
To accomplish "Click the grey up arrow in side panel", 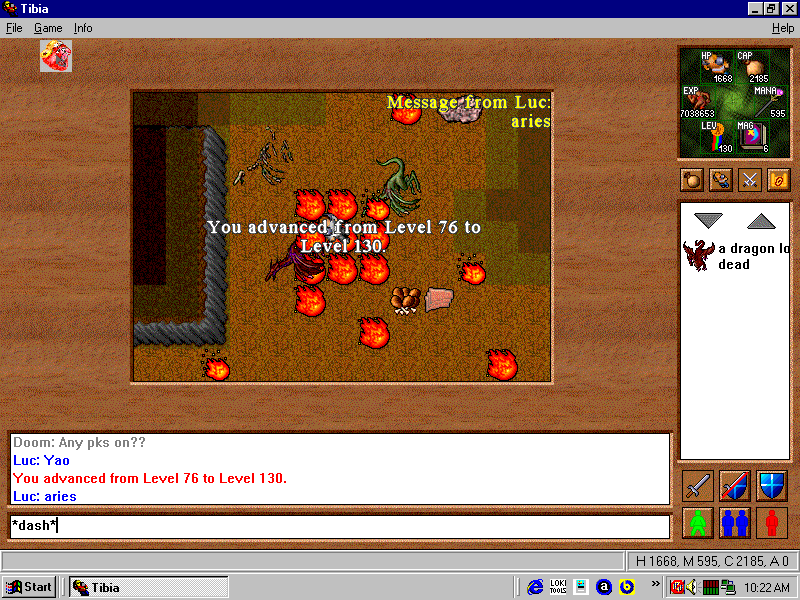I will pos(761,220).
